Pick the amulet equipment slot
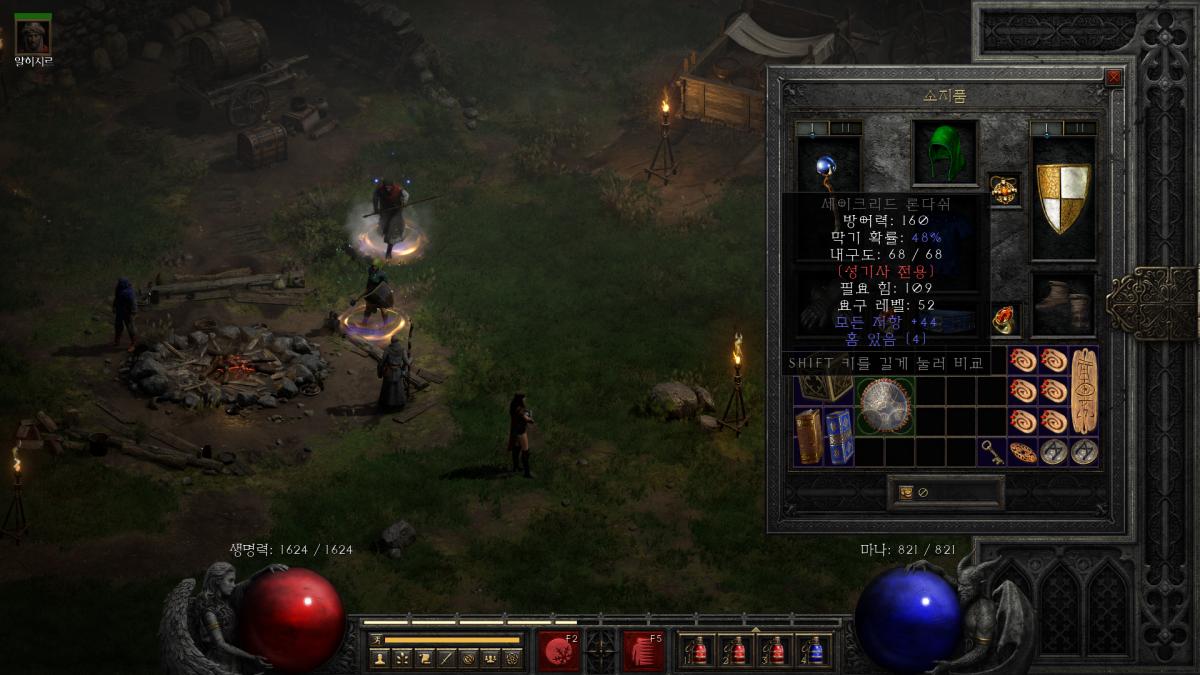 (x=1004, y=188)
